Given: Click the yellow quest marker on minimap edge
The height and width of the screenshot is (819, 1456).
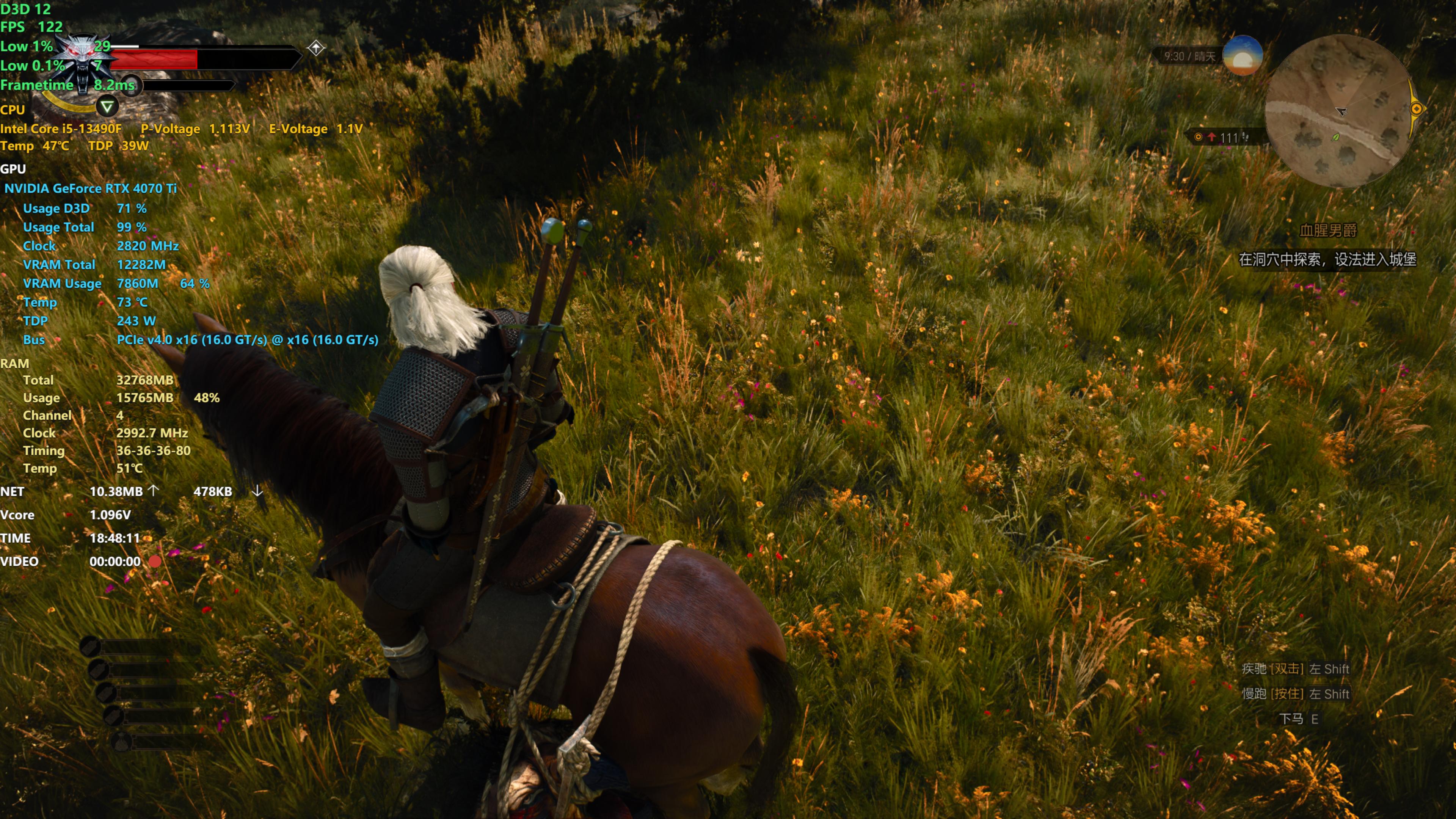Looking at the screenshot, I should click(x=1417, y=108).
